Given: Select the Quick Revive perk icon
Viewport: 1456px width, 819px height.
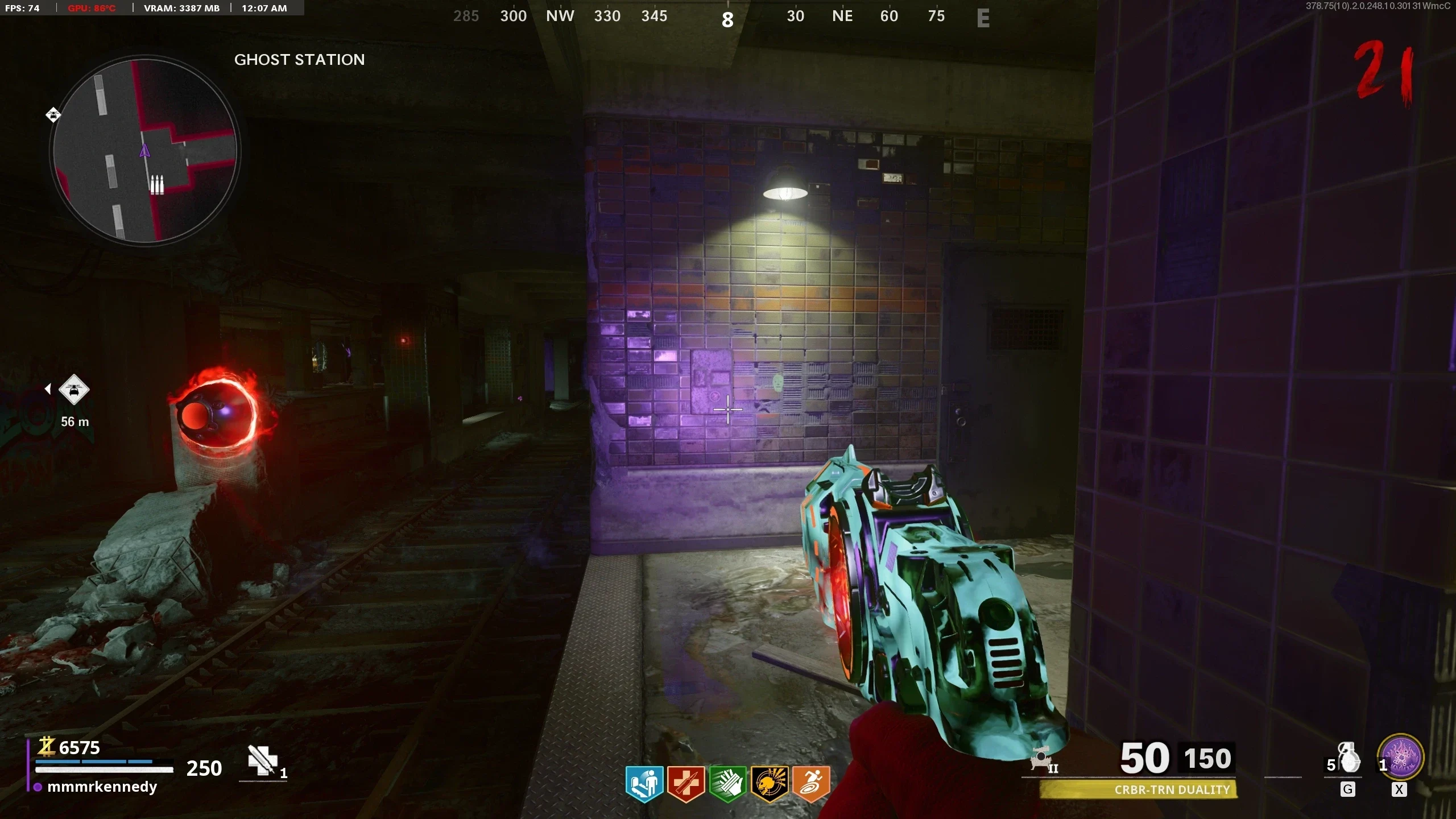Looking at the screenshot, I should [644, 784].
